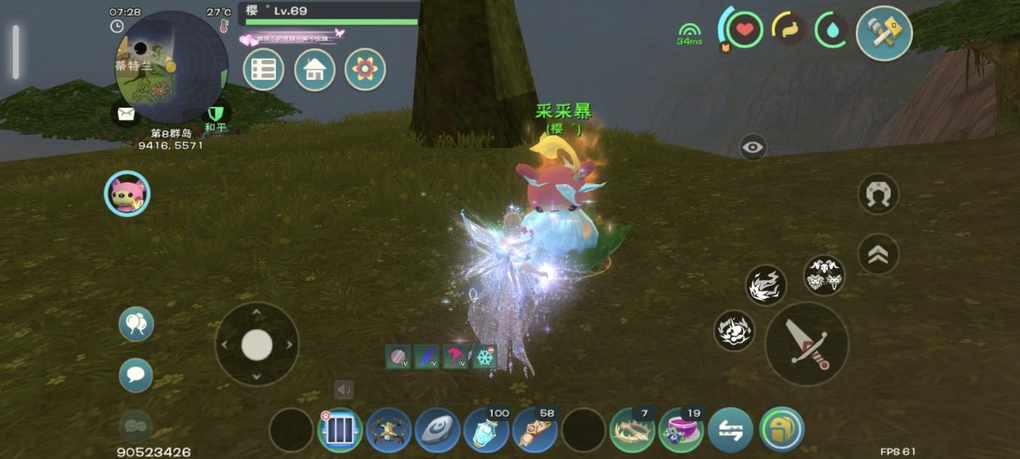Screen dimensions: 1020x459
Task: Select the thorn crown item with 7
Action: [x=633, y=431]
